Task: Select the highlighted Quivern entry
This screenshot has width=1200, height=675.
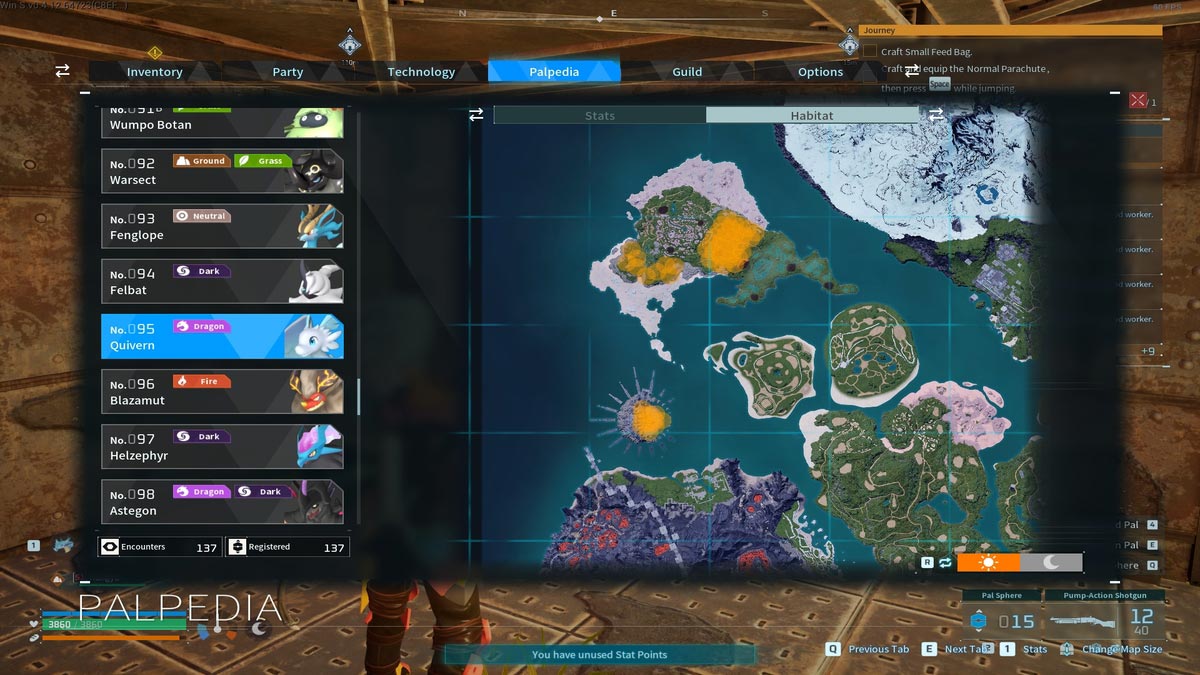Action: click(222, 337)
